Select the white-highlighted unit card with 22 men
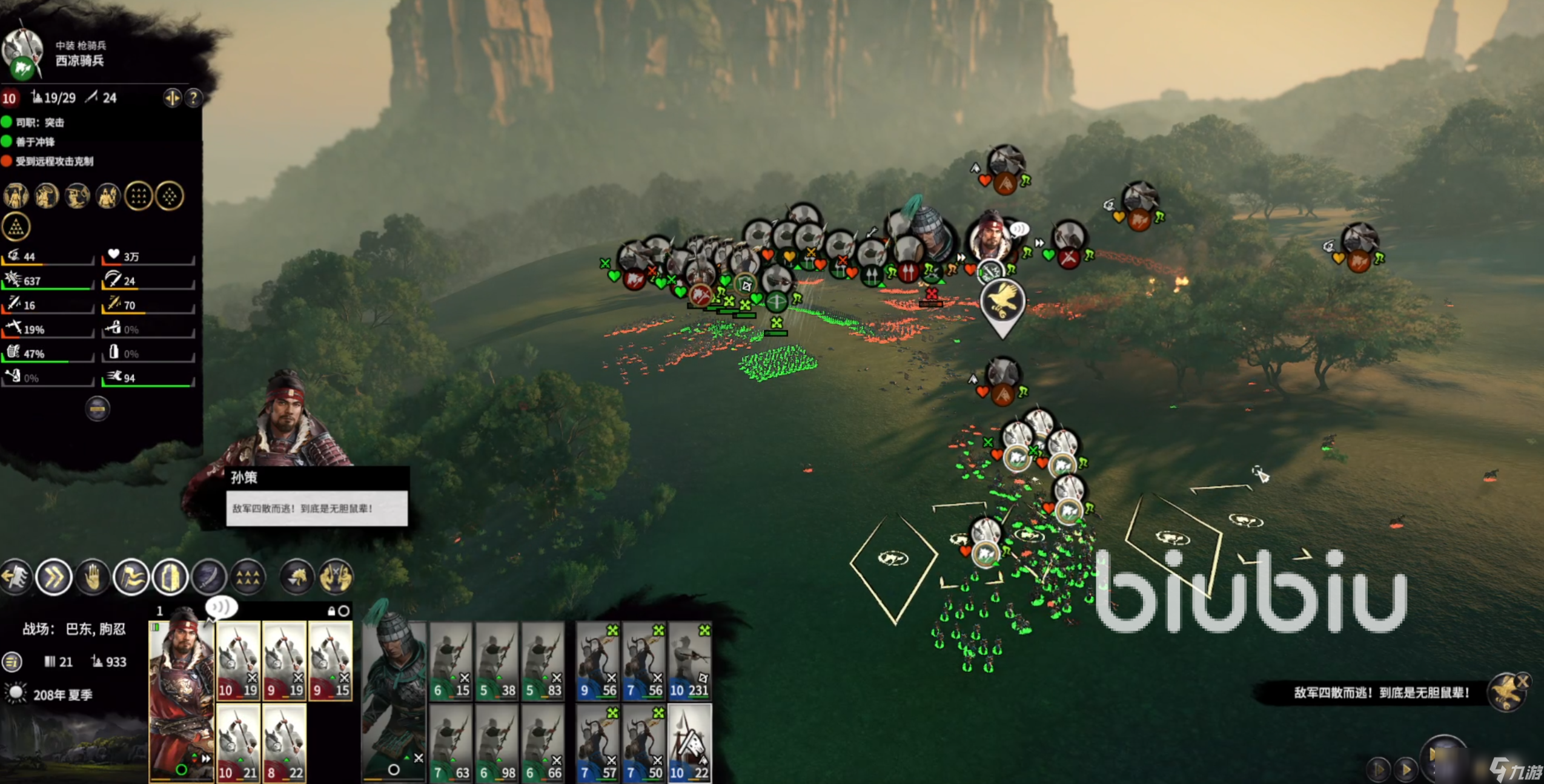Screen dimensions: 1544x784 point(689,743)
